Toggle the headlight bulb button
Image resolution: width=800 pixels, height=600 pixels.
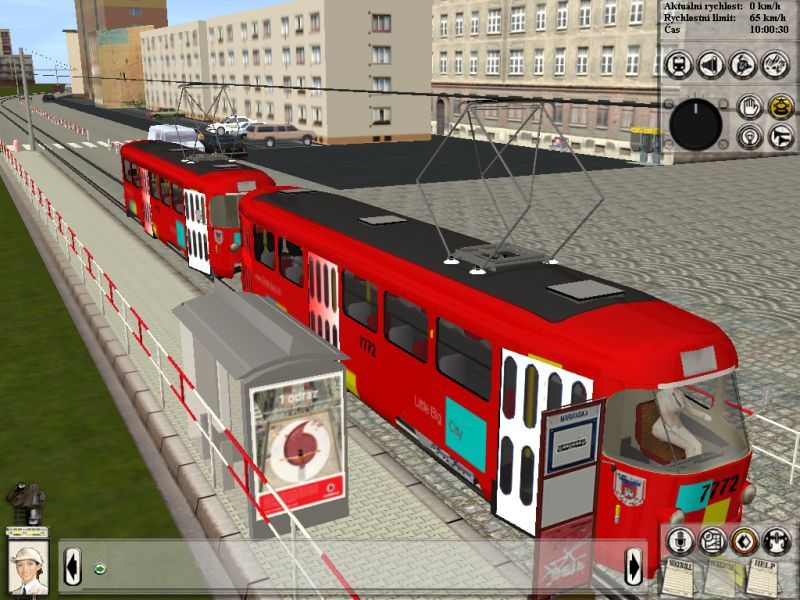[749, 137]
